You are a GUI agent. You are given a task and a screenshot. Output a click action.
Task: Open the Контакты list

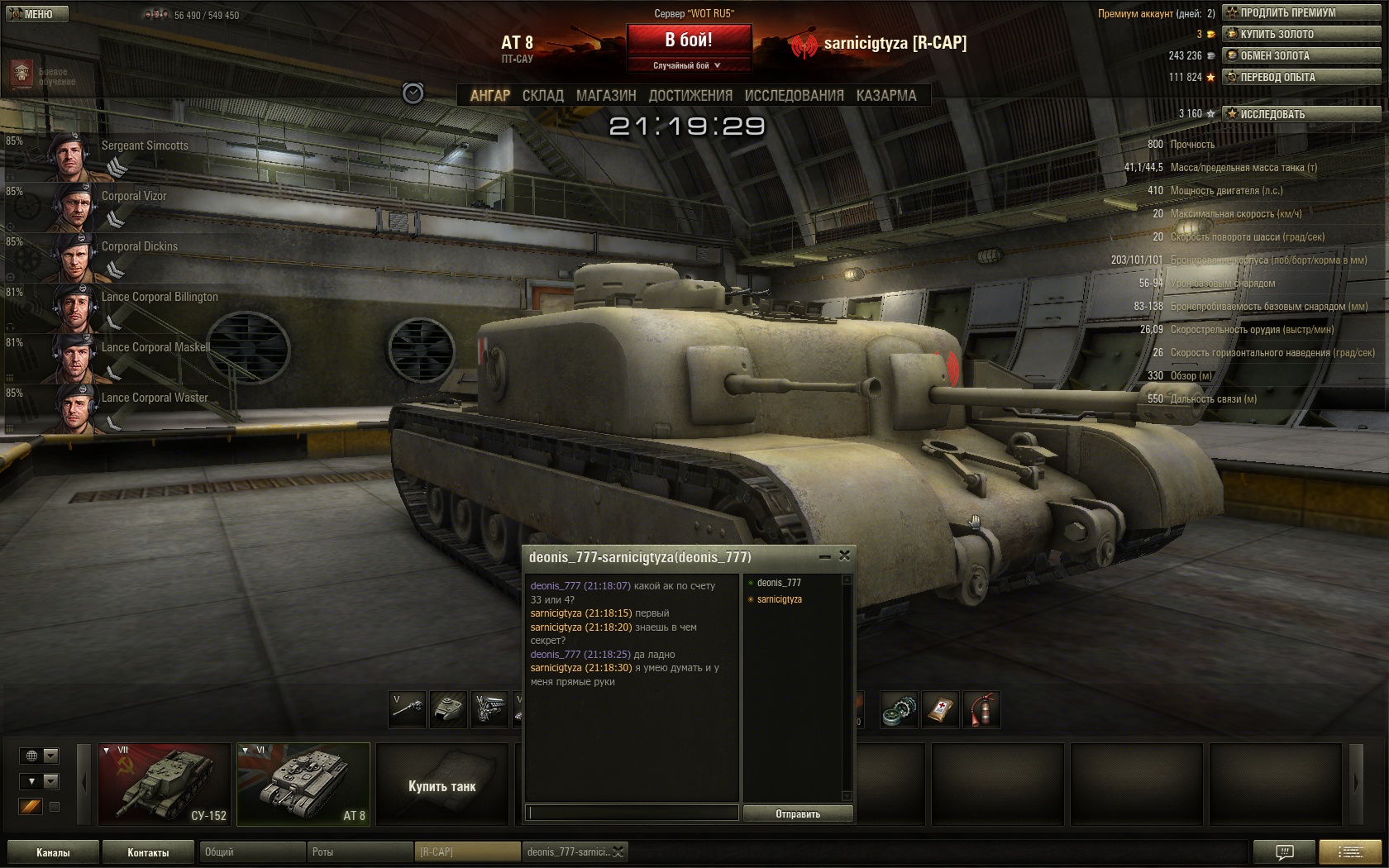click(x=148, y=852)
